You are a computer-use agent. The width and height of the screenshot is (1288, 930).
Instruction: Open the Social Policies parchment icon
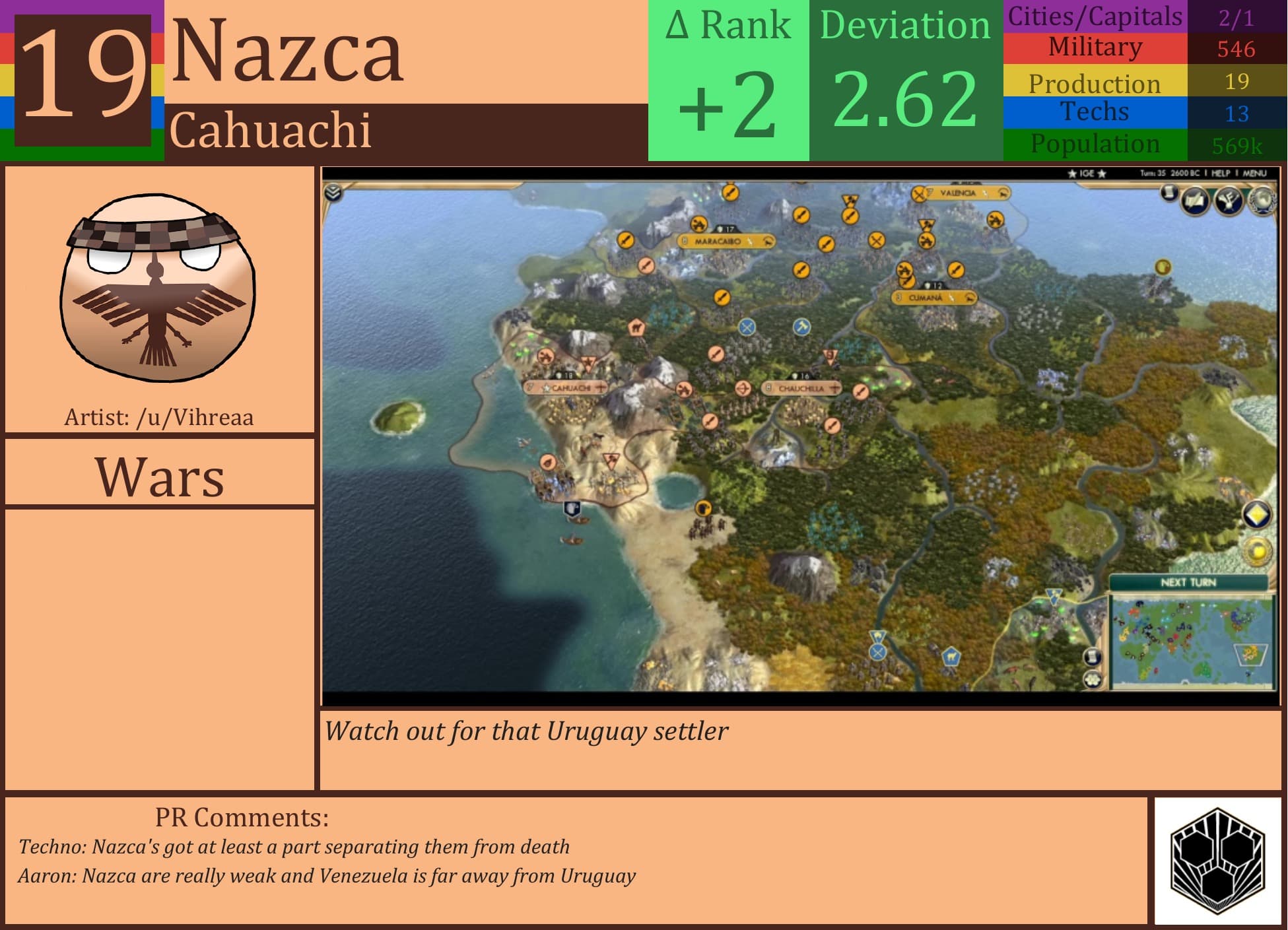click(x=1194, y=200)
